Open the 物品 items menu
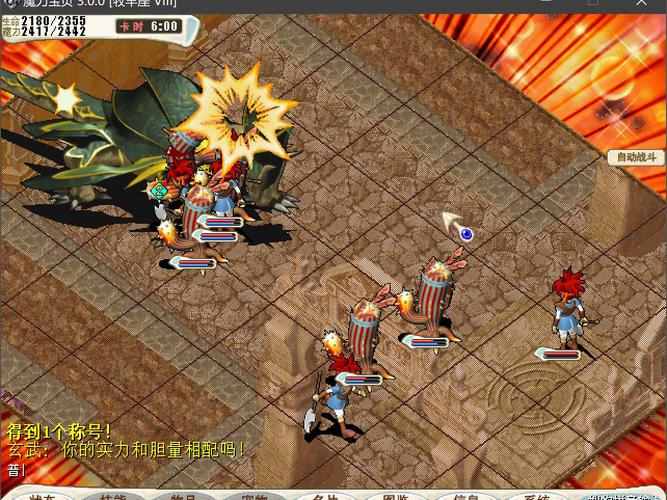The width and height of the screenshot is (667, 500). pos(183,496)
